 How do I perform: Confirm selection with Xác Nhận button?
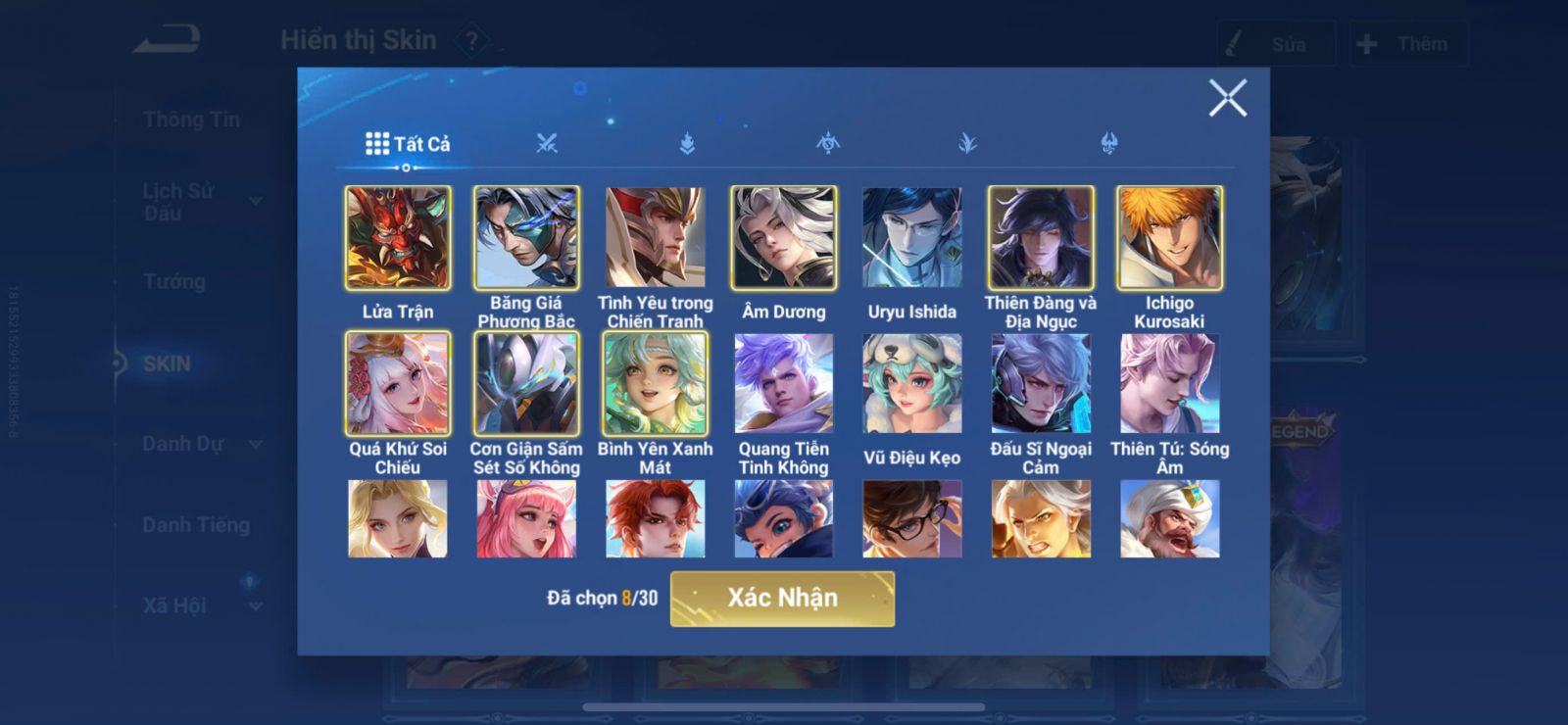[782, 599]
